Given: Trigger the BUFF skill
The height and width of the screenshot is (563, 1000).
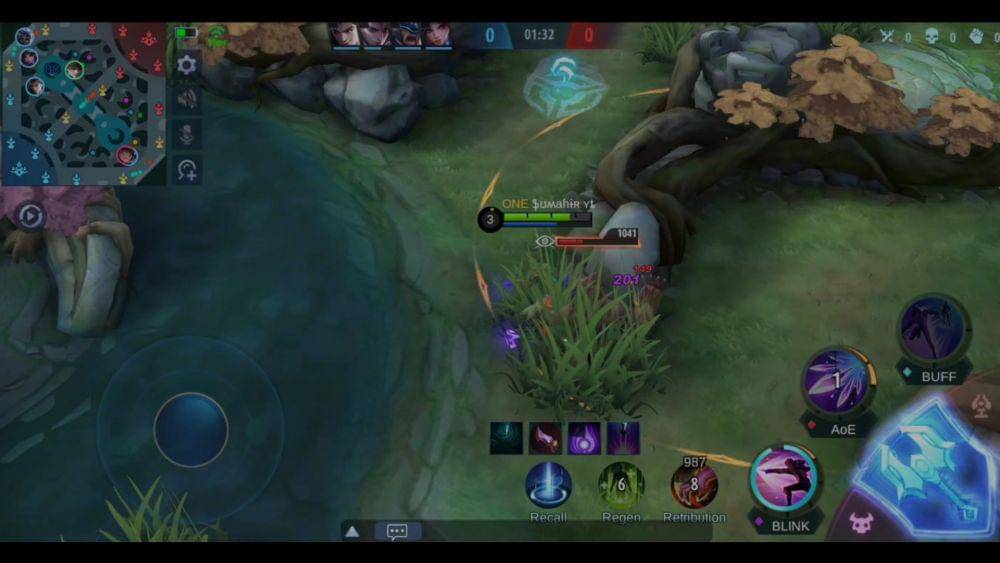Looking at the screenshot, I should click(x=932, y=331).
